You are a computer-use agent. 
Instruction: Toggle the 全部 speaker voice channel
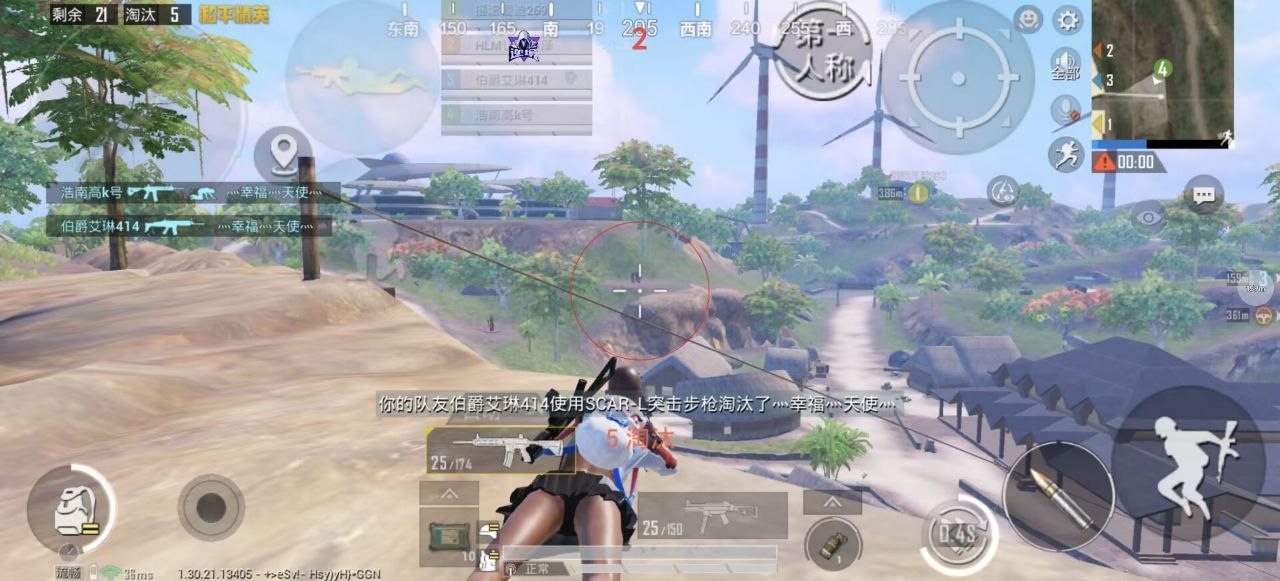tap(1066, 63)
